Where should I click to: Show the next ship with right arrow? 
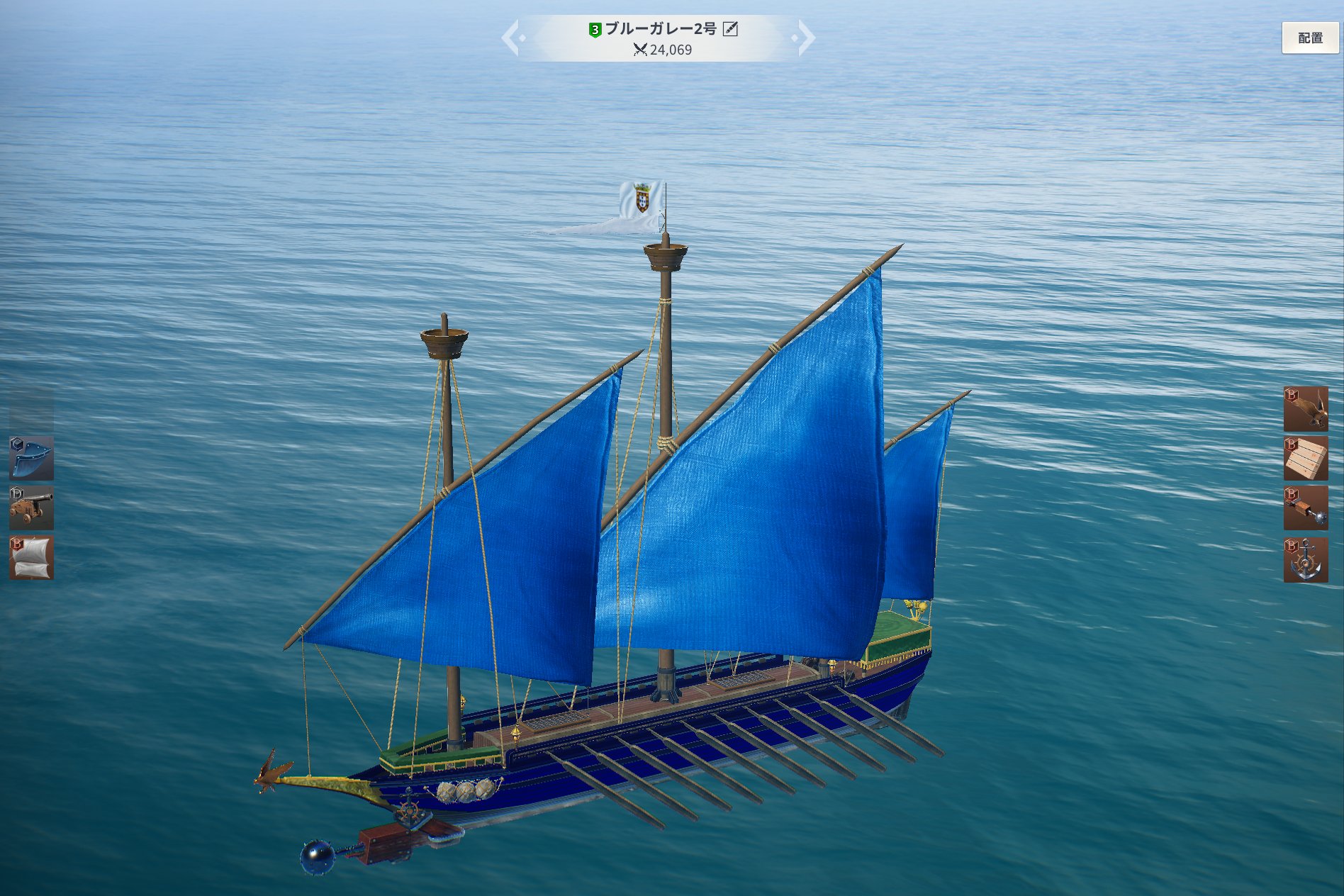coord(805,38)
